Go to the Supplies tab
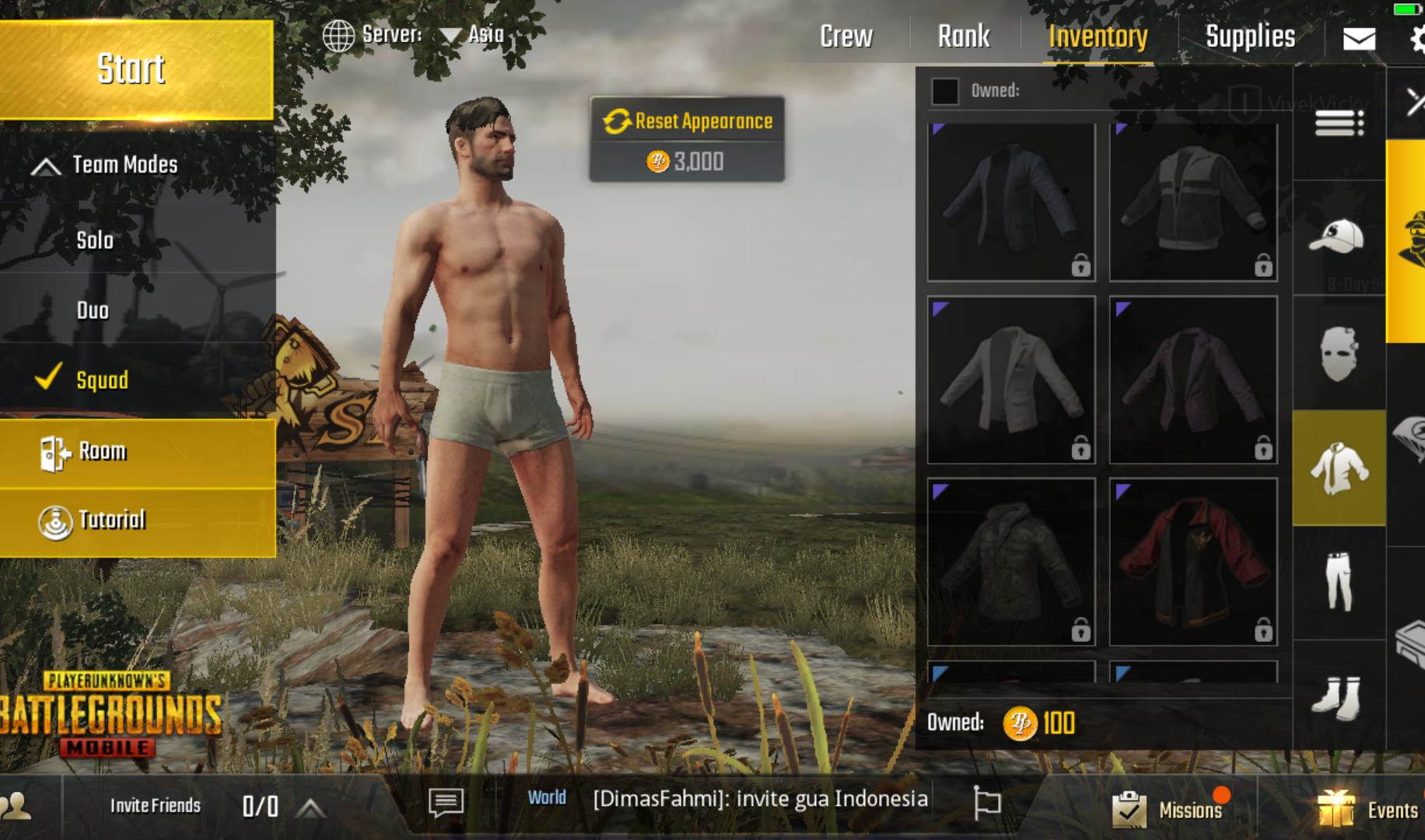 click(x=1250, y=37)
